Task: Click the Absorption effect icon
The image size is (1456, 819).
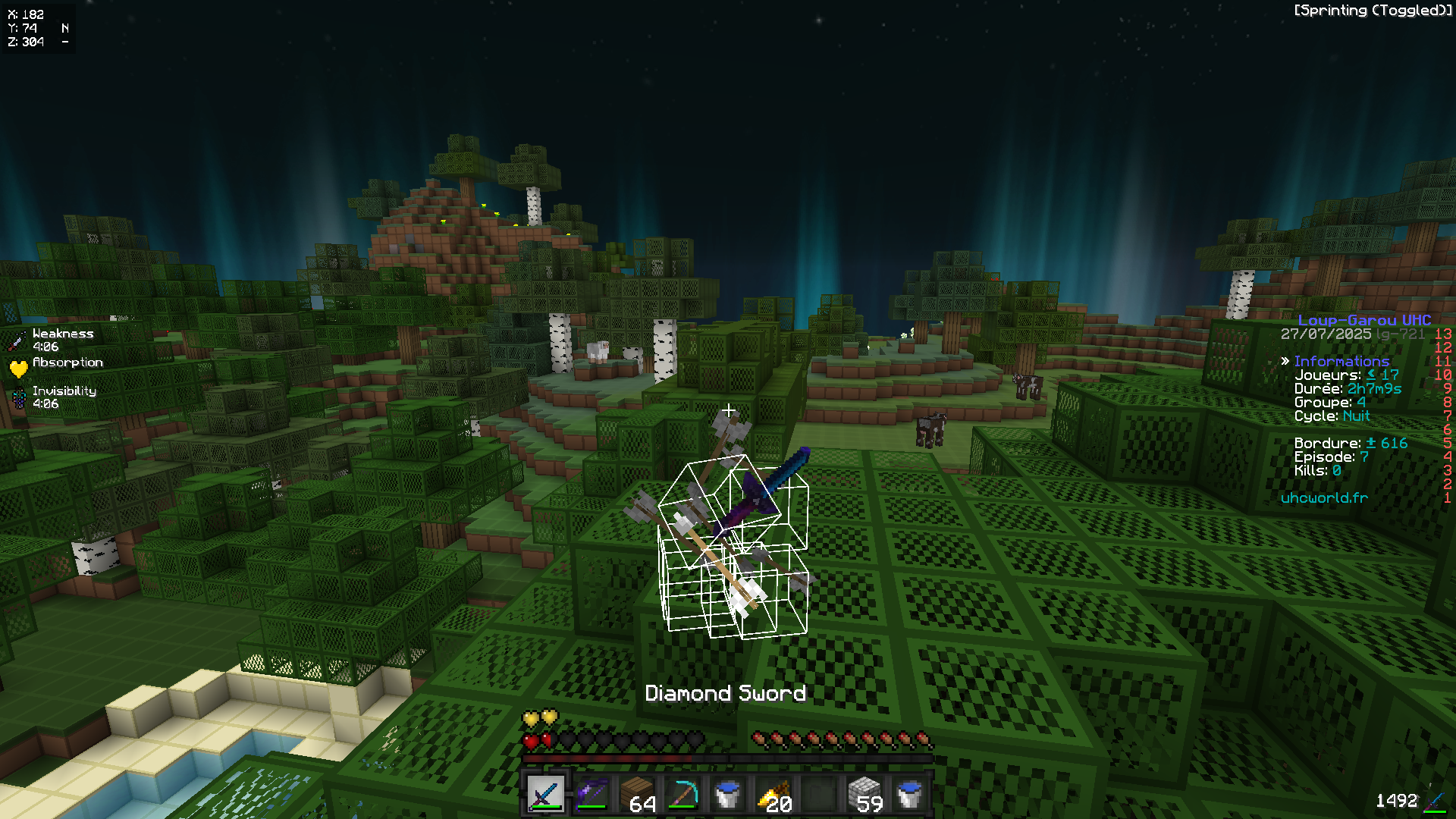Action: click(x=20, y=368)
